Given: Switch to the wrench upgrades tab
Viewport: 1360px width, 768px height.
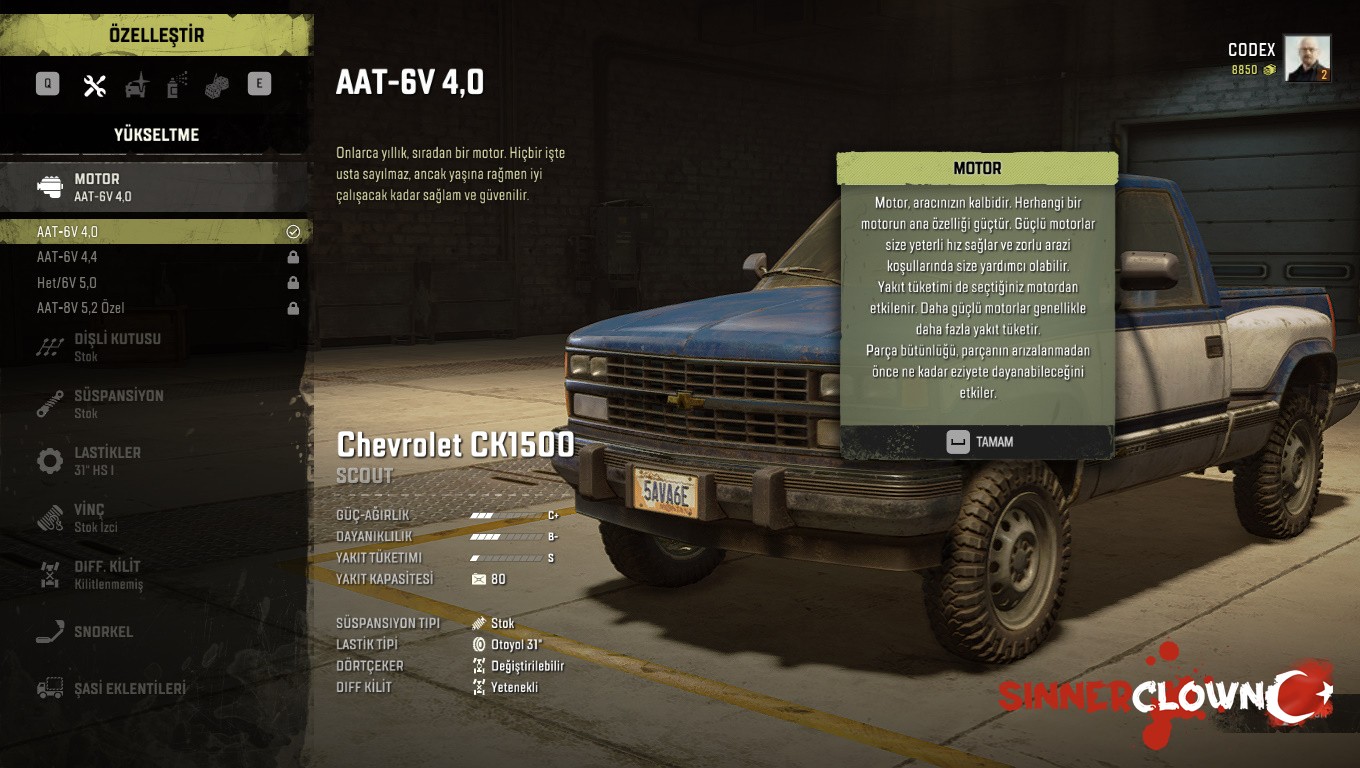Looking at the screenshot, I should tap(95, 86).
